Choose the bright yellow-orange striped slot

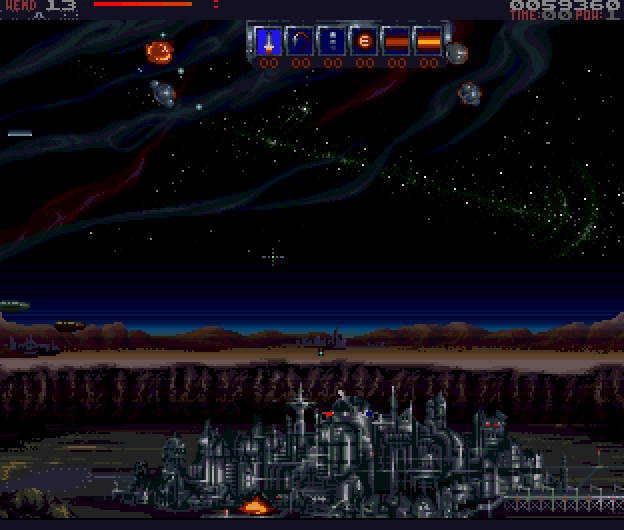pyautogui.click(x=428, y=42)
